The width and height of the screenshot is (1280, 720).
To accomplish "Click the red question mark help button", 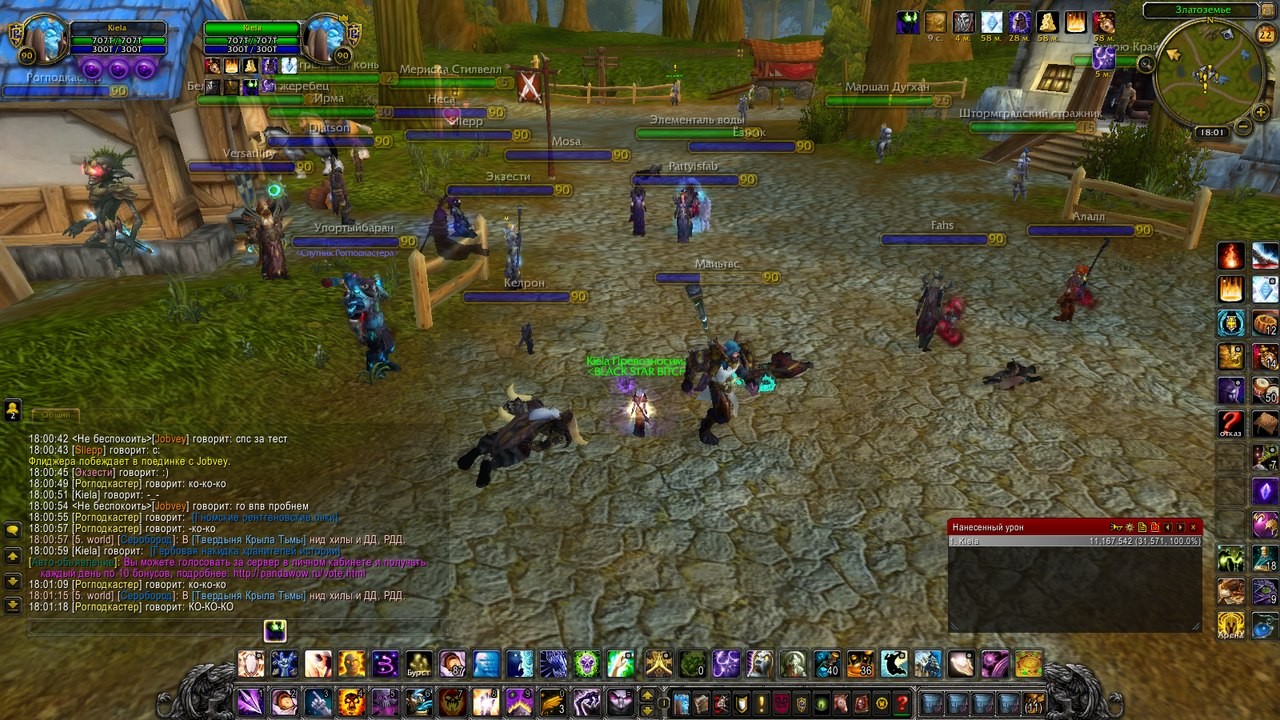I will (902, 702).
